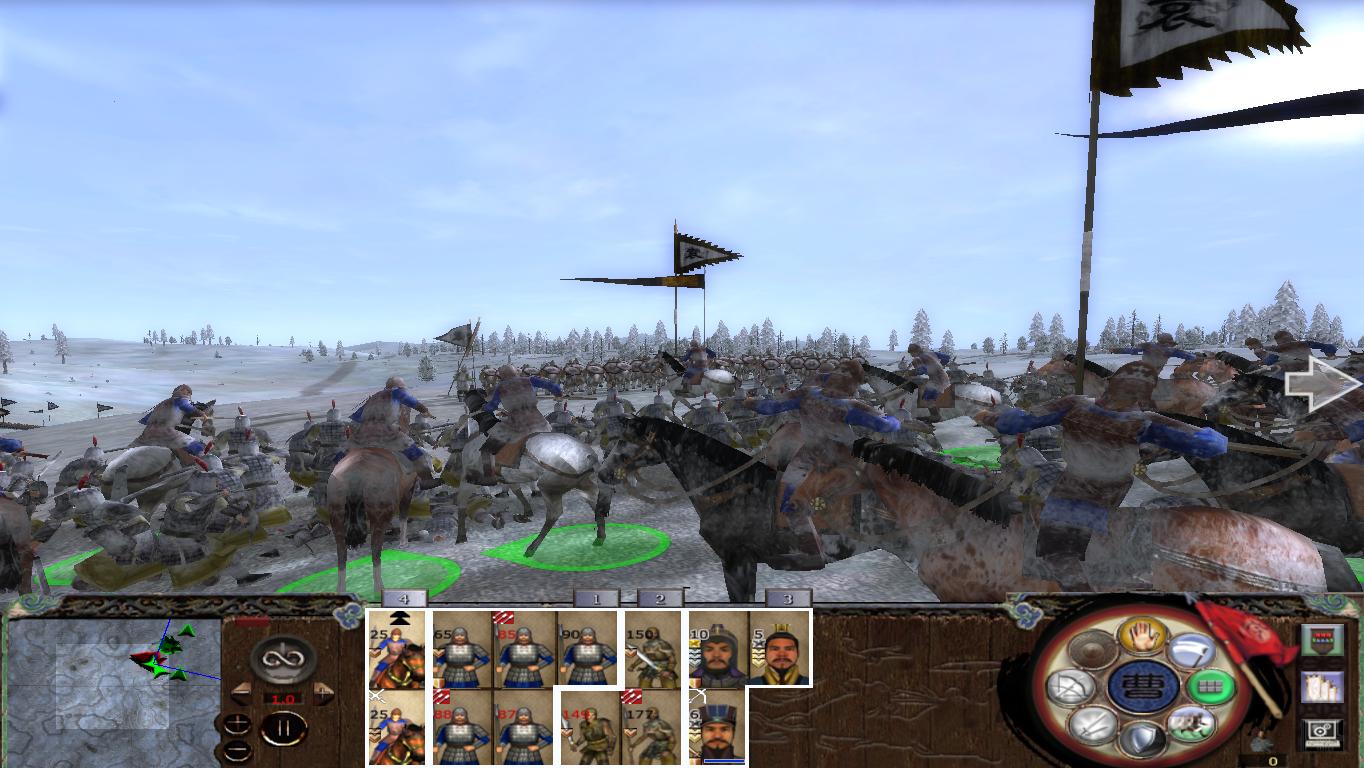Screen dimensions: 1364x768
Task: Click the 1.0 battle speed display
Action: pyautogui.click(x=283, y=698)
